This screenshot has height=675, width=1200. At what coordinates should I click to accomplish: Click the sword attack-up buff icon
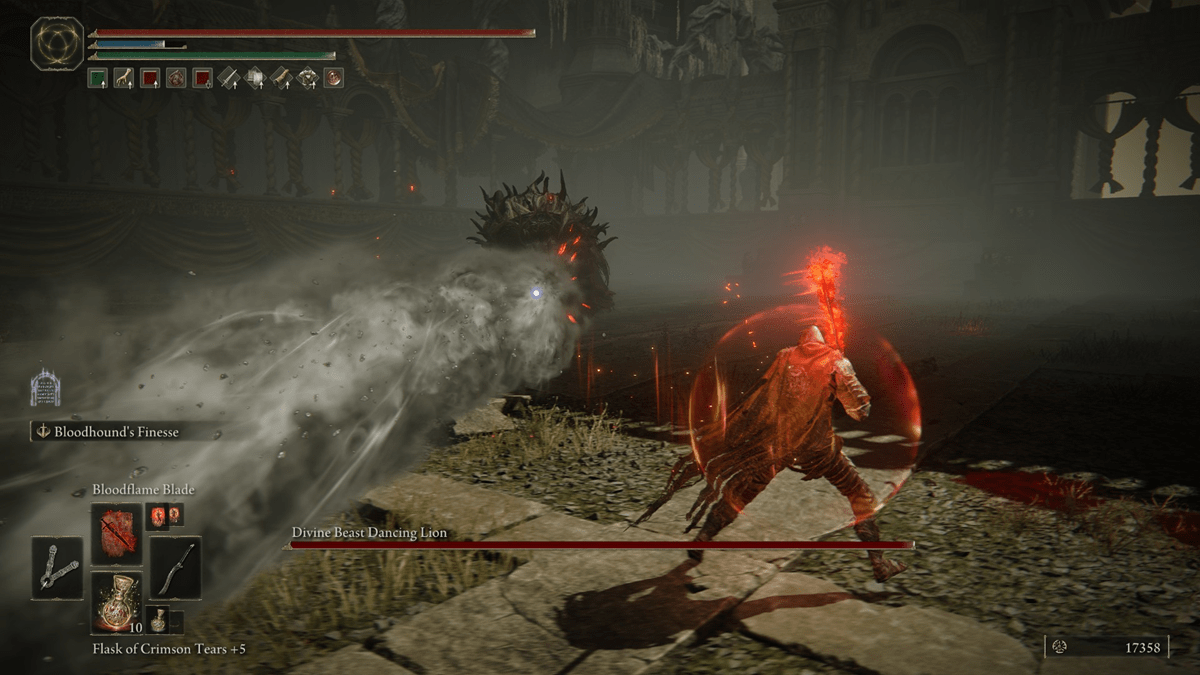(x=230, y=78)
